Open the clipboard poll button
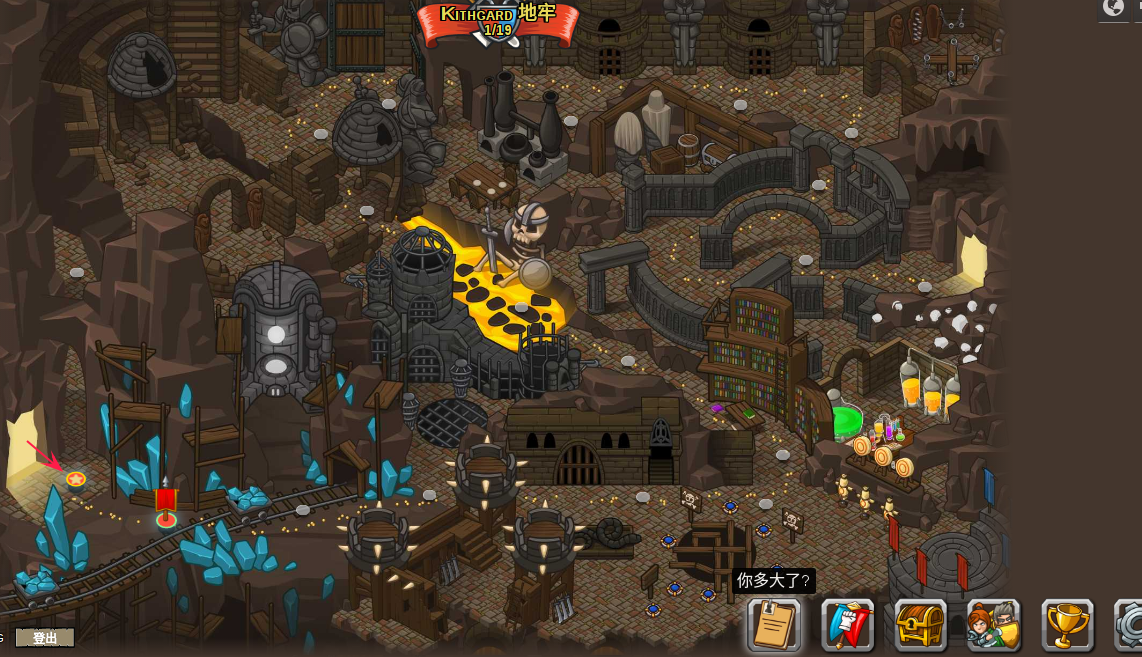 774,625
